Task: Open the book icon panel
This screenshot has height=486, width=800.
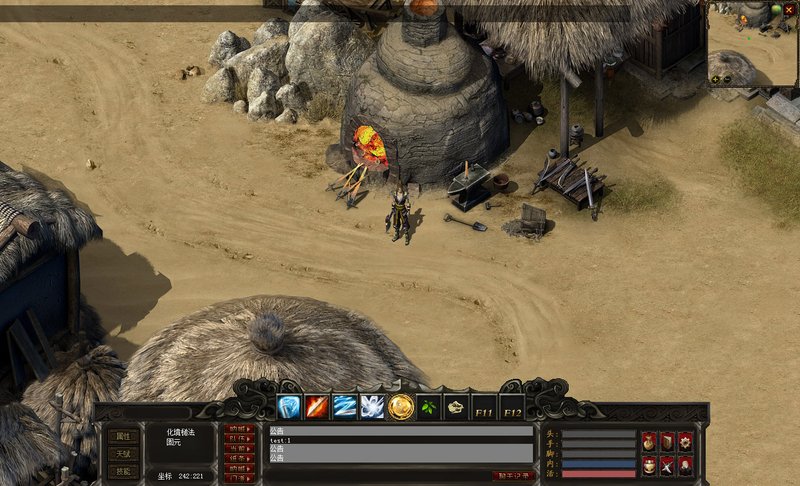Action: [667, 441]
